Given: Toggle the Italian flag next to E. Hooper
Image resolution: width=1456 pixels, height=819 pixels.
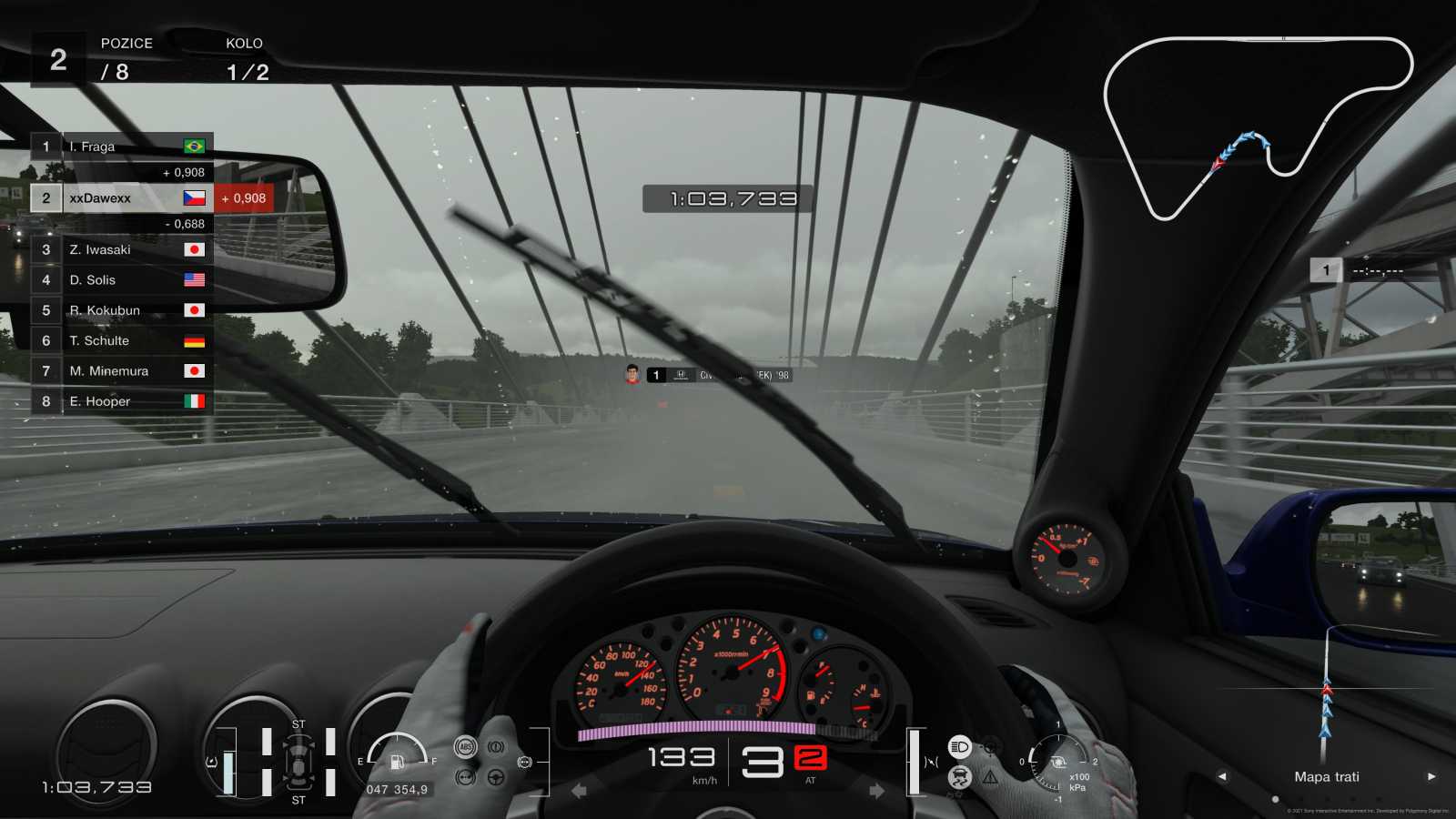Looking at the screenshot, I should pyautogui.click(x=195, y=400).
